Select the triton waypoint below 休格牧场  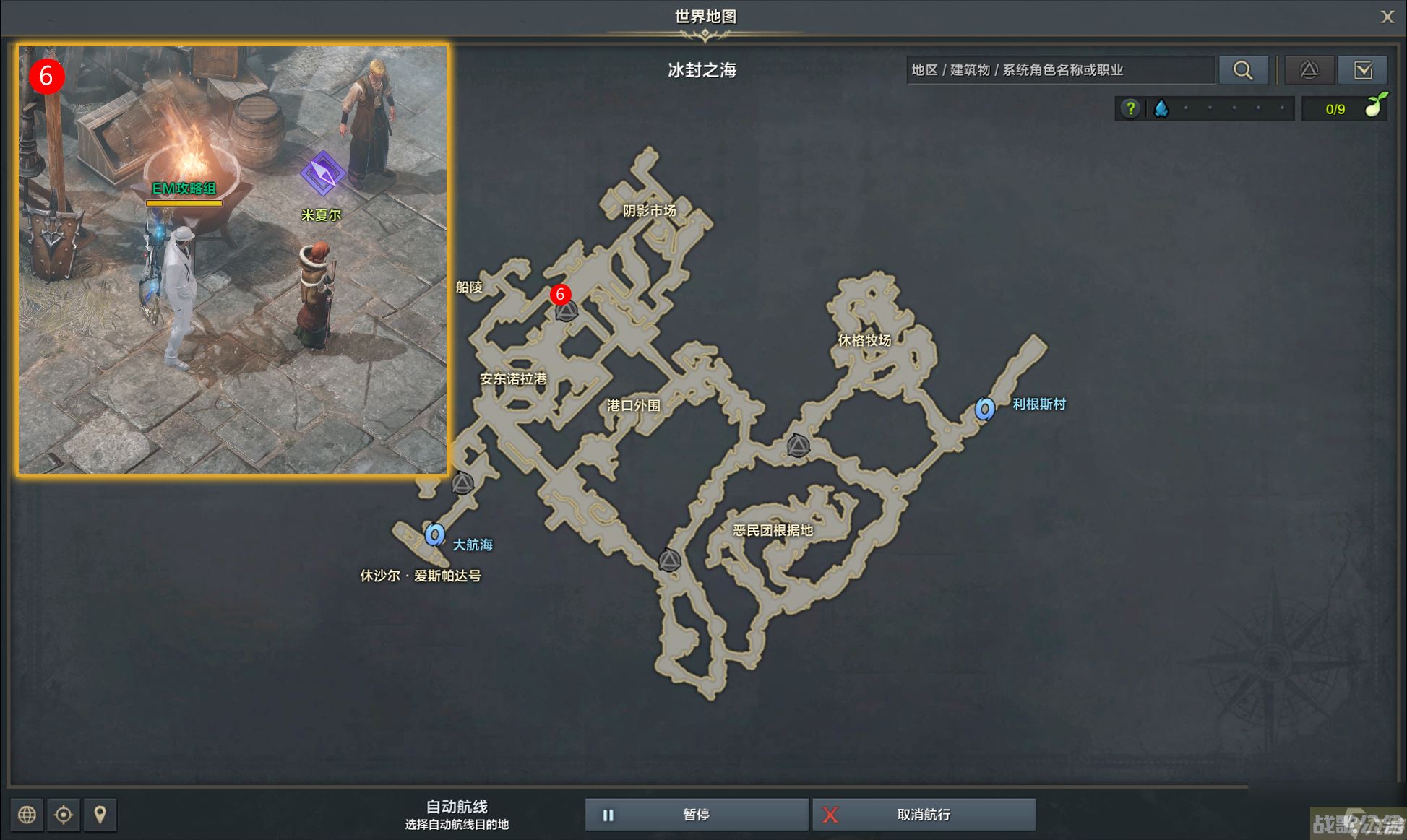coord(798,446)
